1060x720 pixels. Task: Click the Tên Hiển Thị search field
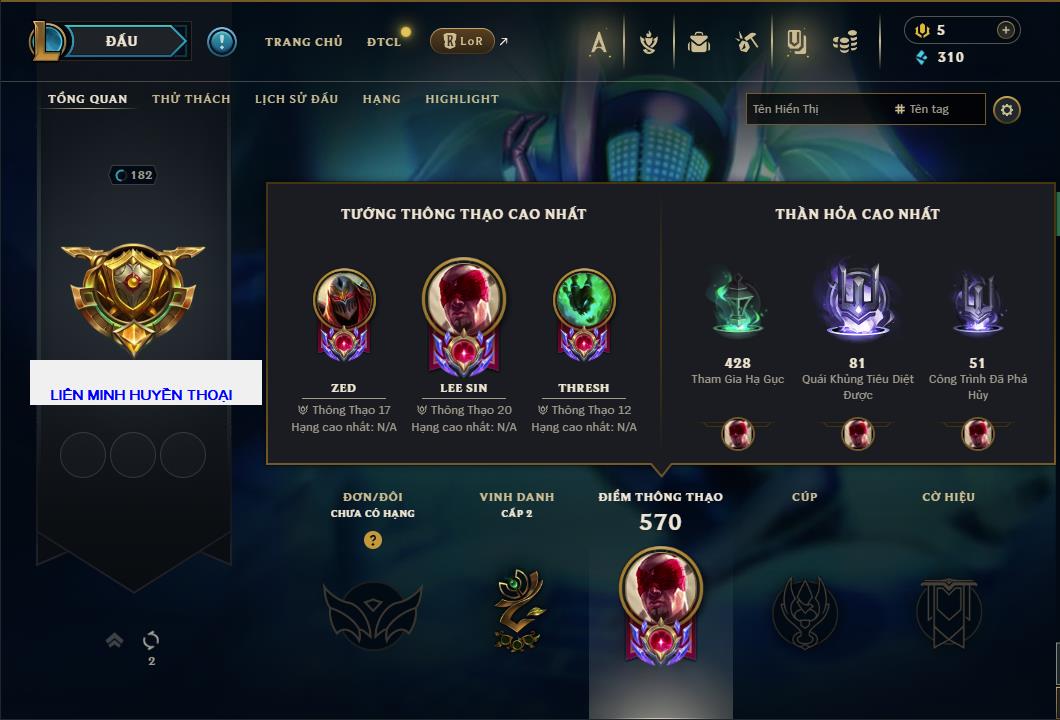coord(815,109)
